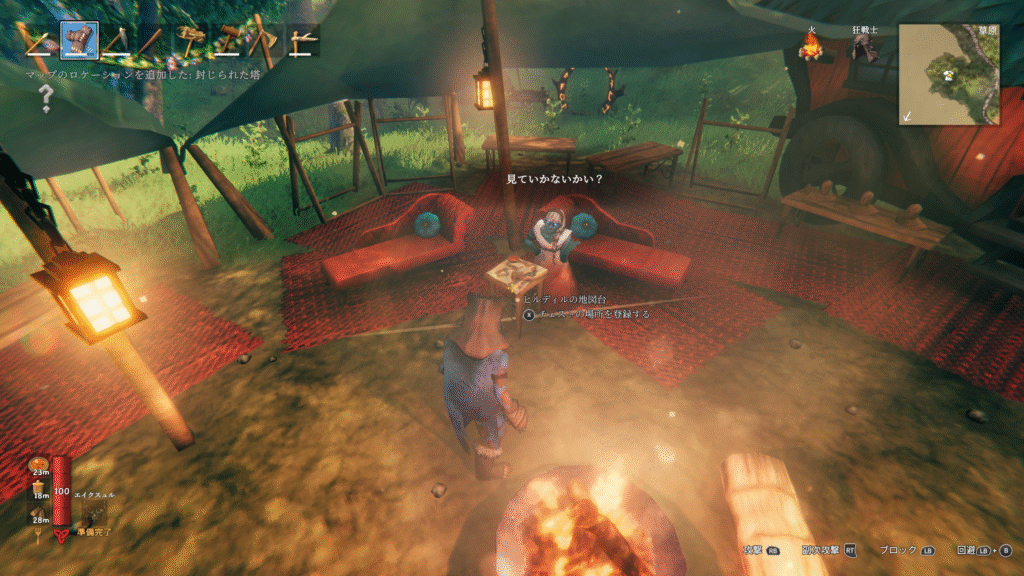
Task: Pick the hoe in the last hotbar slot
Action: pos(302,40)
